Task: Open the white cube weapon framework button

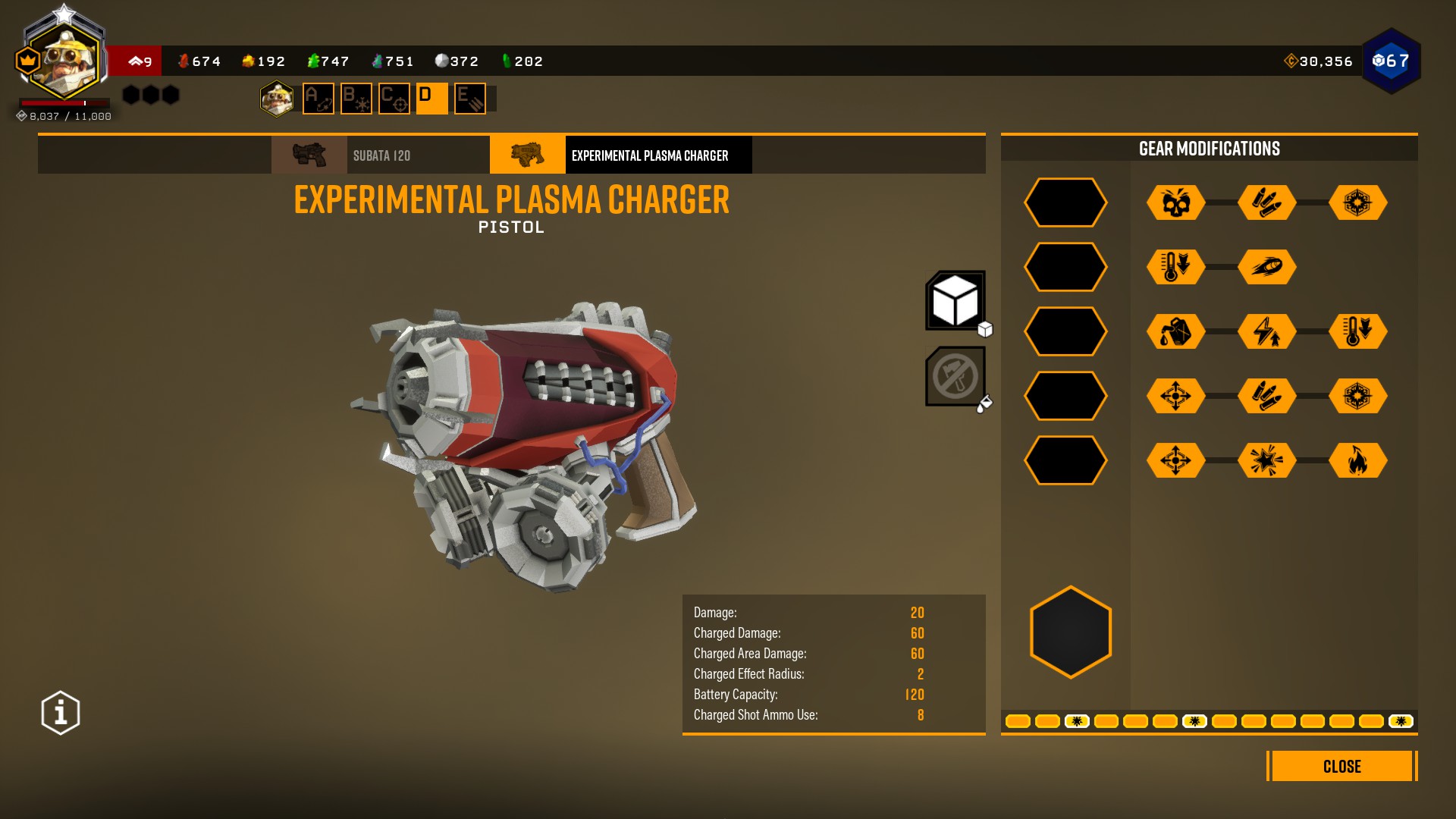Action: tap(955, 300)
